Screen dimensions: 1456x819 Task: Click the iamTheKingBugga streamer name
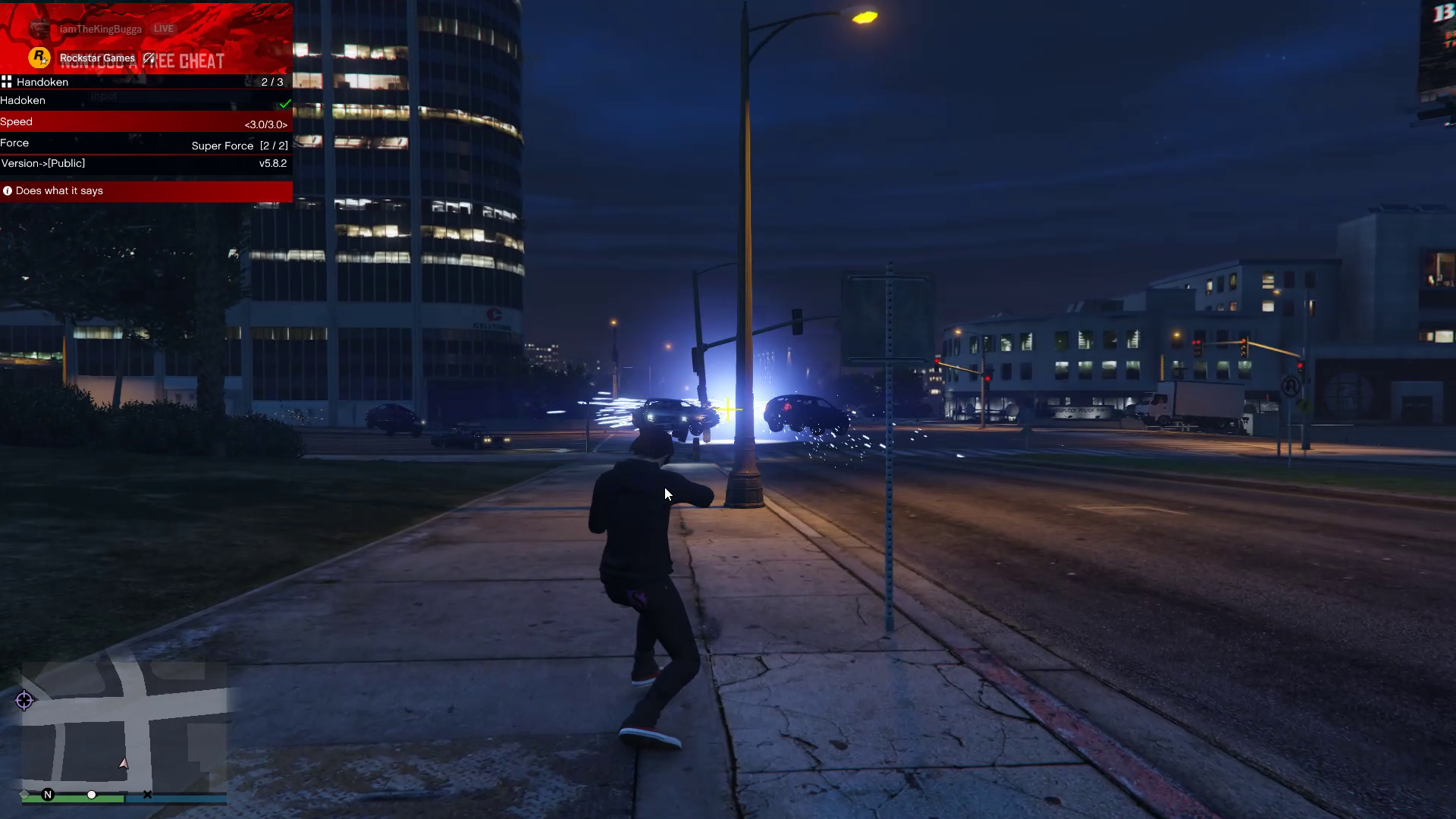point(100,28)
